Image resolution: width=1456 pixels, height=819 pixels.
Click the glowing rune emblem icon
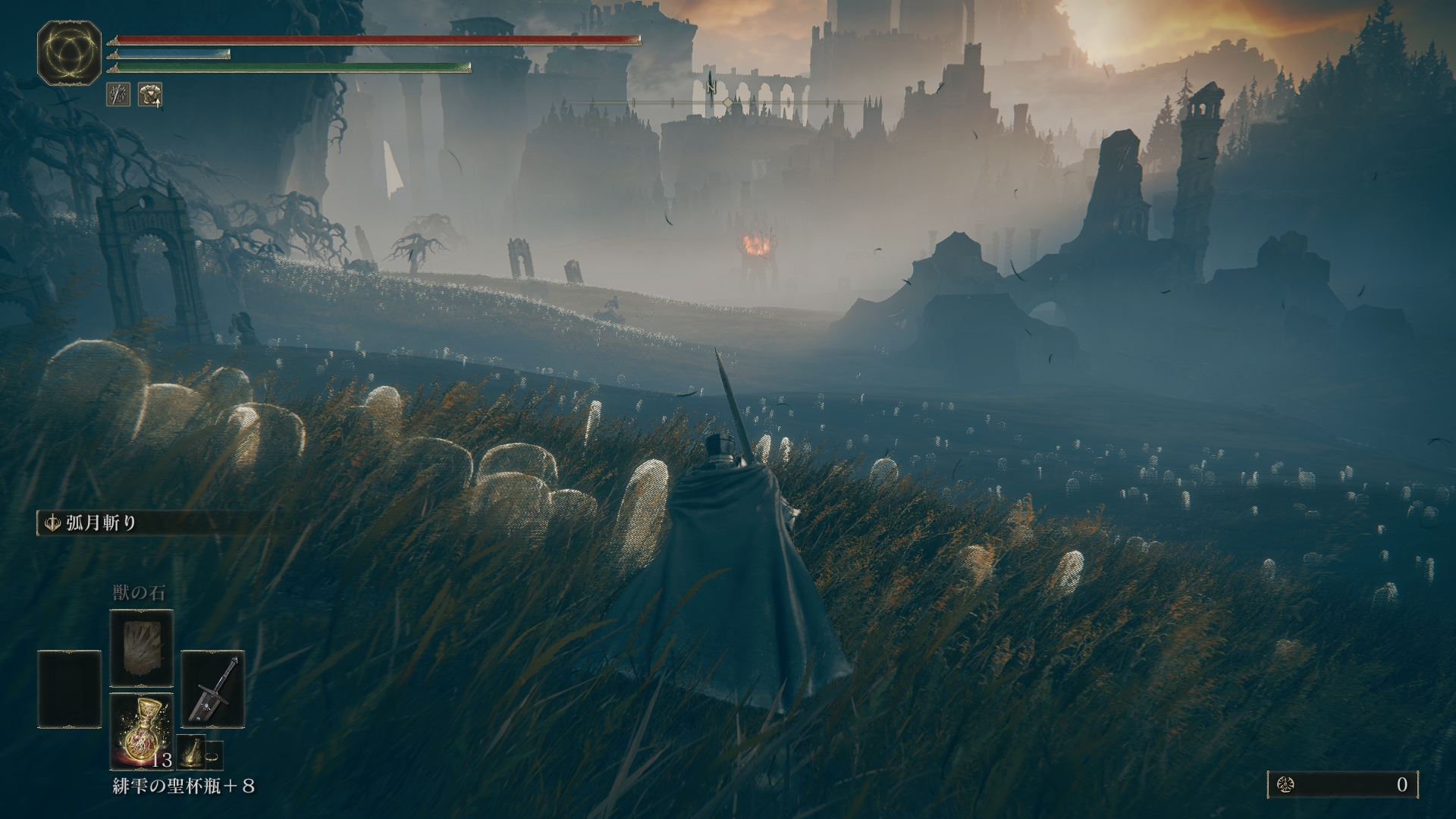point(70,53)
